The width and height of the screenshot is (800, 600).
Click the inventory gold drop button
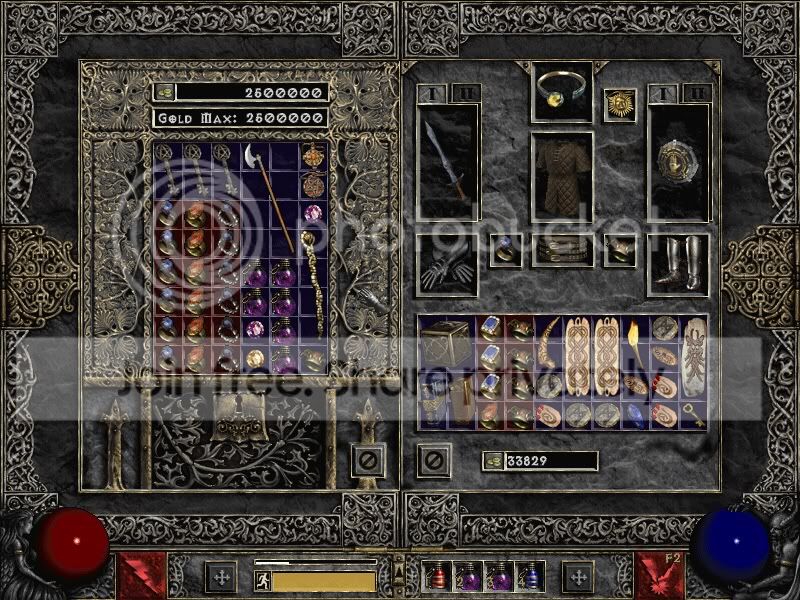[x=492, y=461]
